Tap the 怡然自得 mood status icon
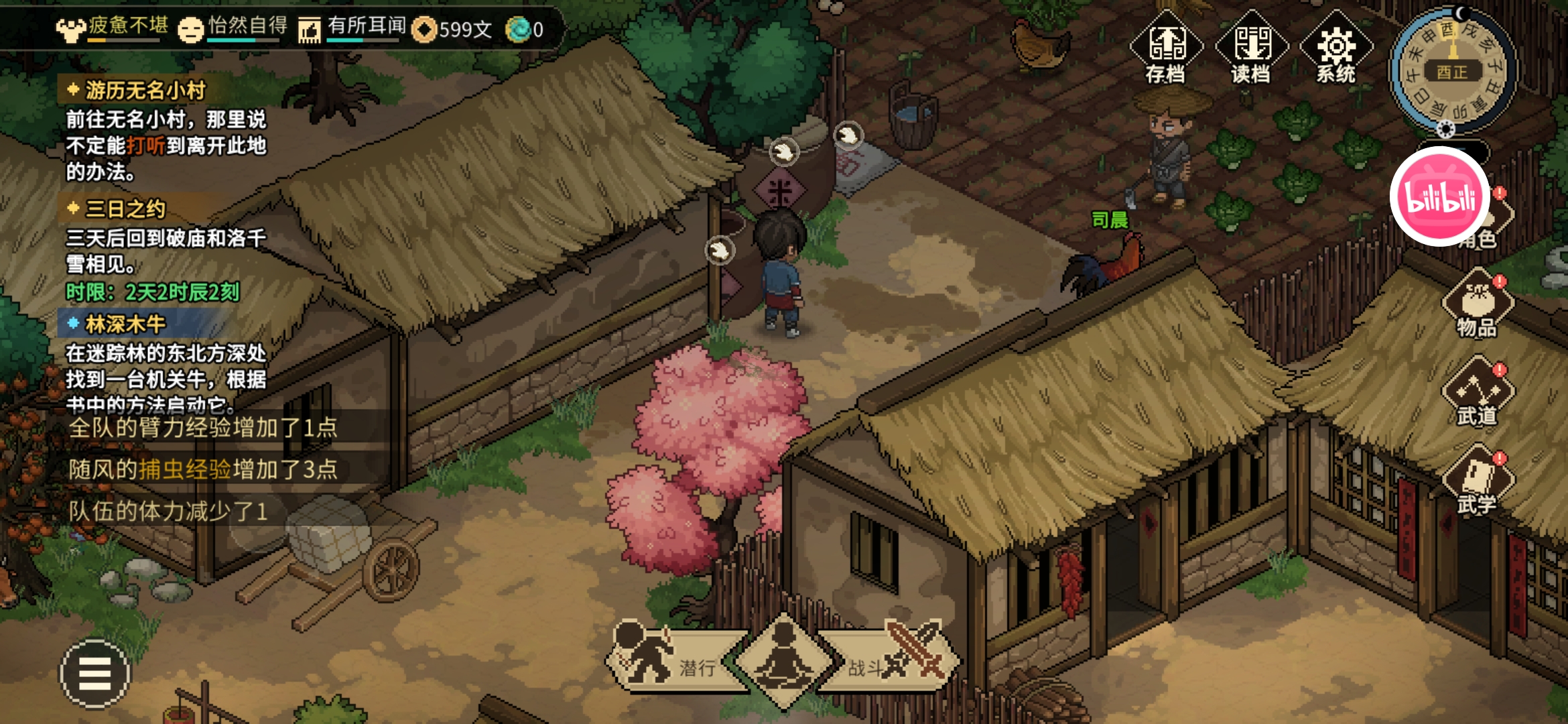The image size is (1568, 724). click(x=191, y=29)
